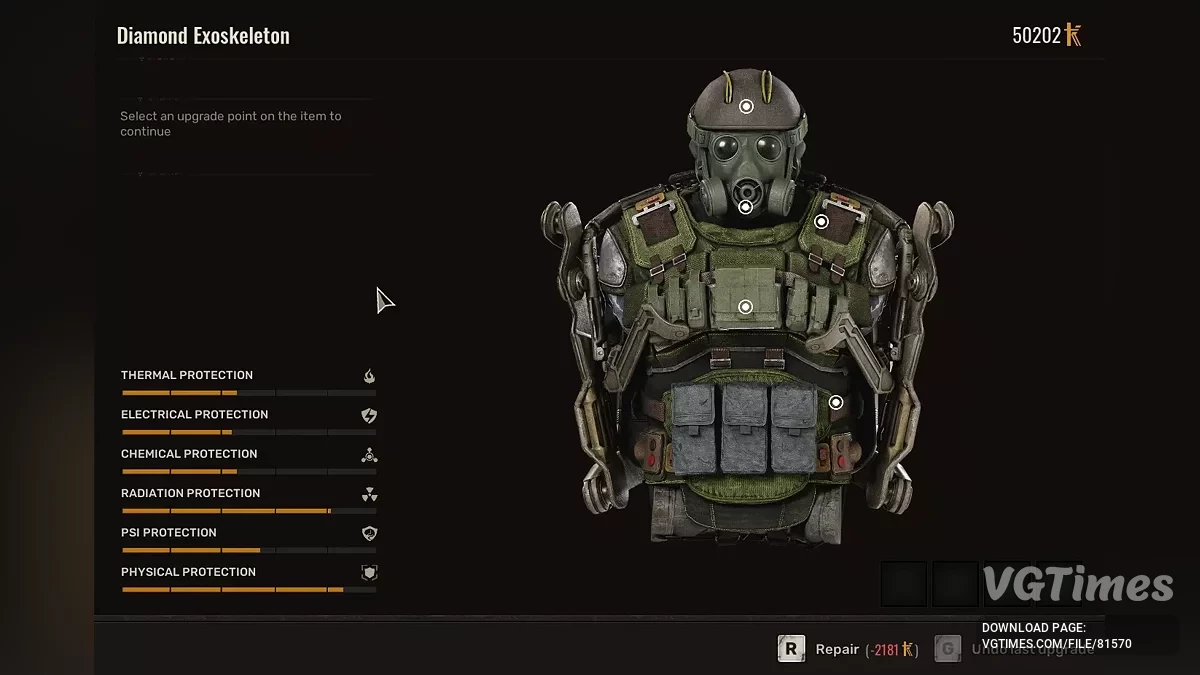Open the VGTimes download page link
Viewport: 1200px width, 675px height.
point(1056,644)
